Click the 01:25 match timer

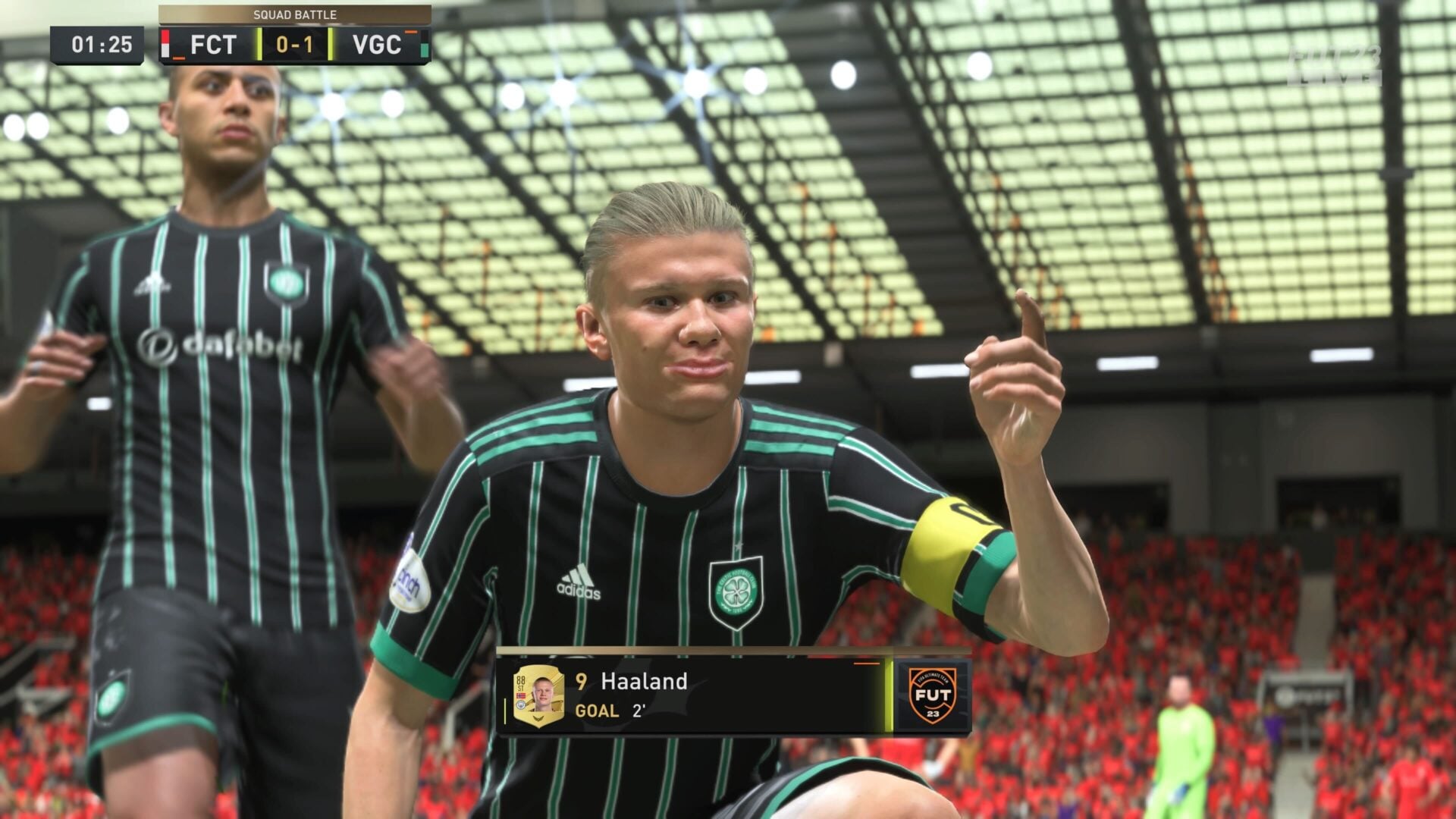103,44
